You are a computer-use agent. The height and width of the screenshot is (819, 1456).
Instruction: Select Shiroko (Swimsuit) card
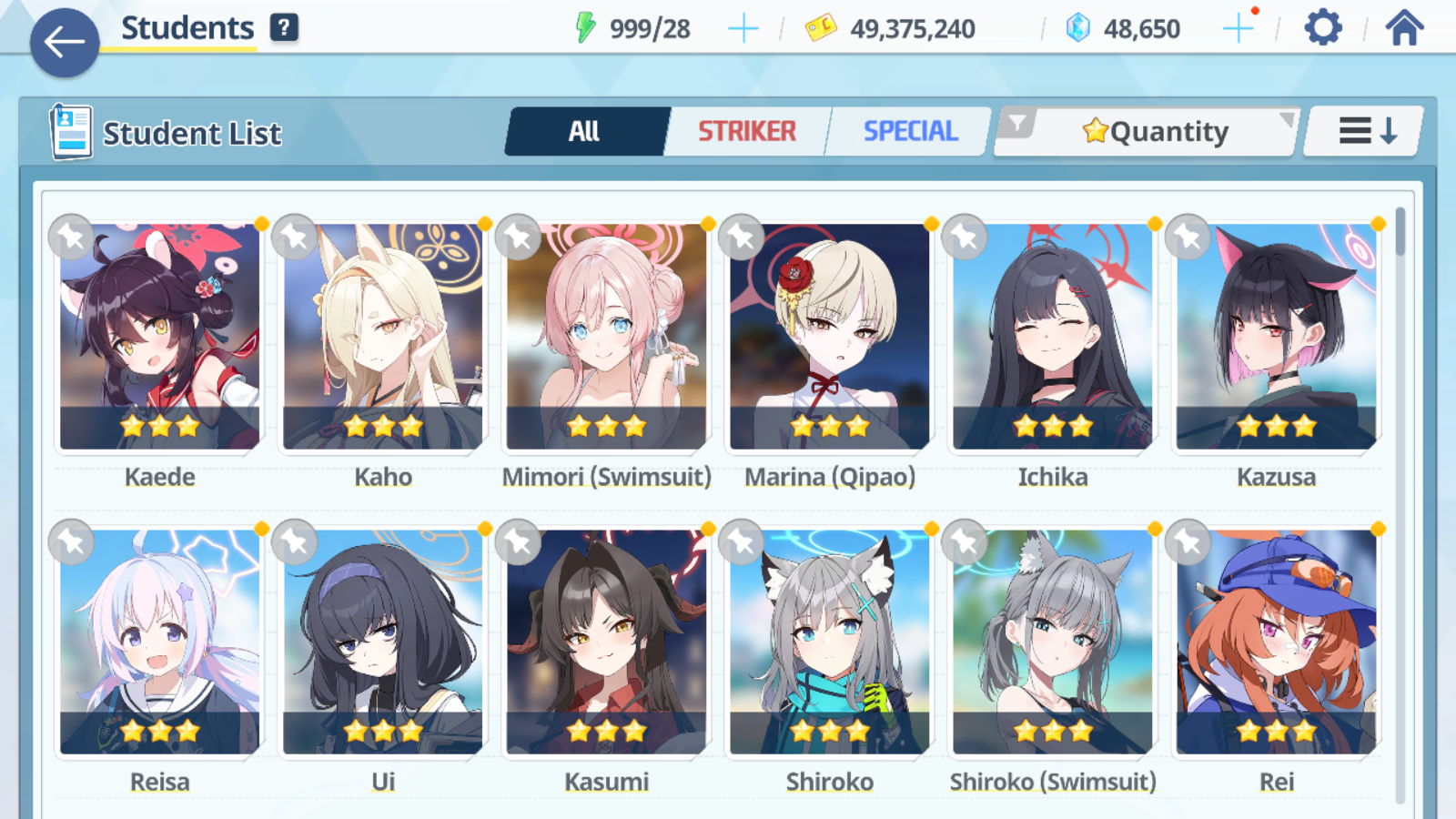(1053, 642)
